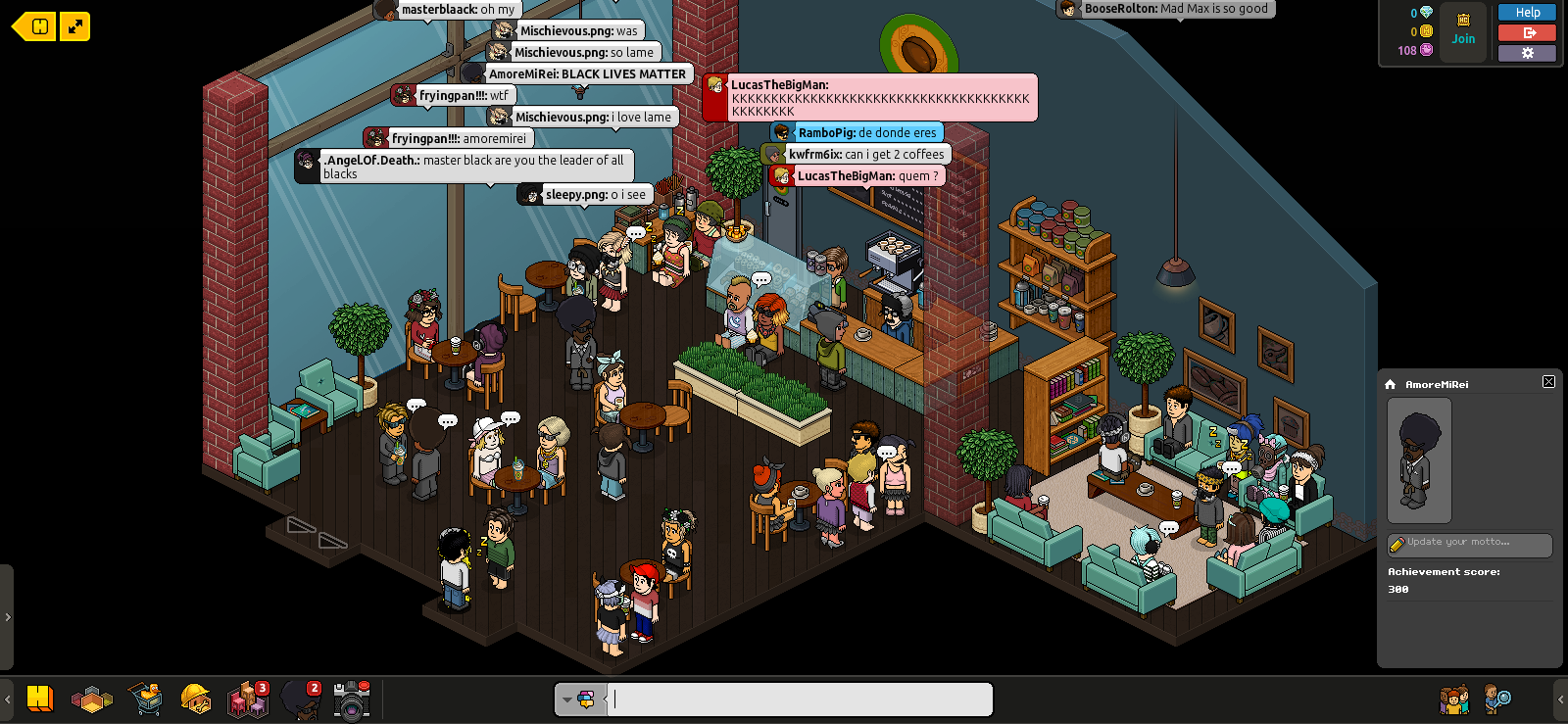Open the room navigator icon

[92, 700]
